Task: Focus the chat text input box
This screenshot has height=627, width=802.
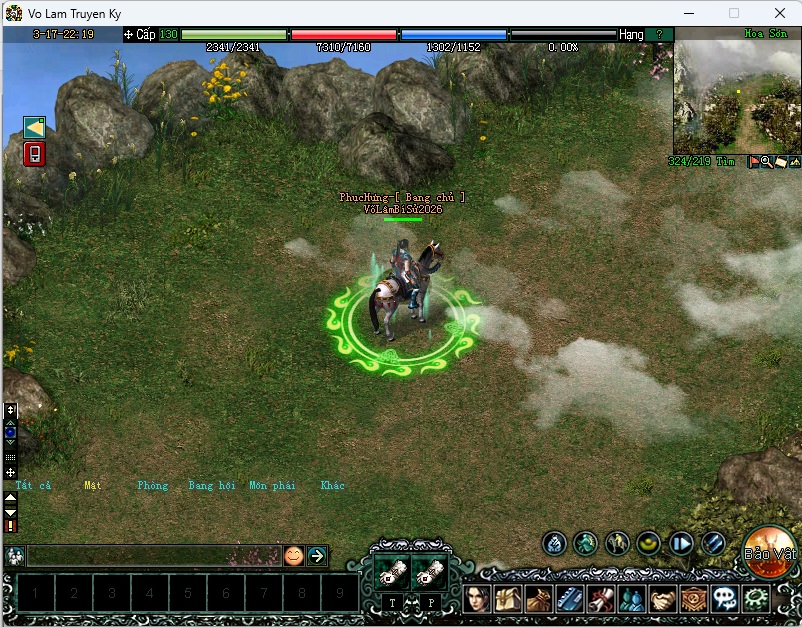Action: [x=152, y=556]
